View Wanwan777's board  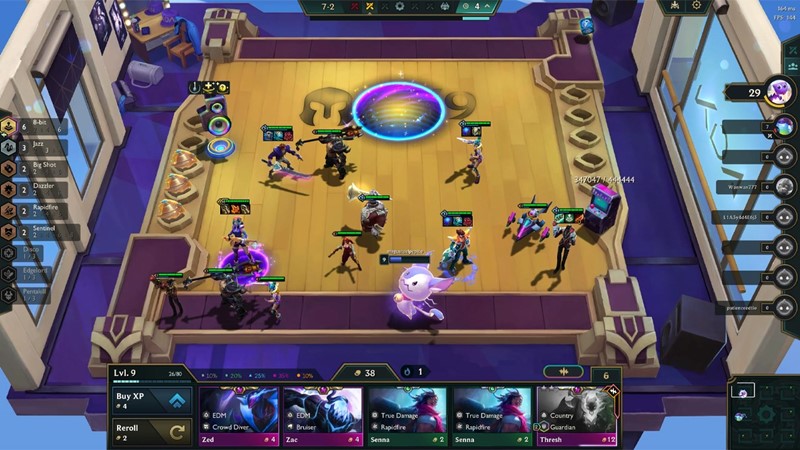784,186
